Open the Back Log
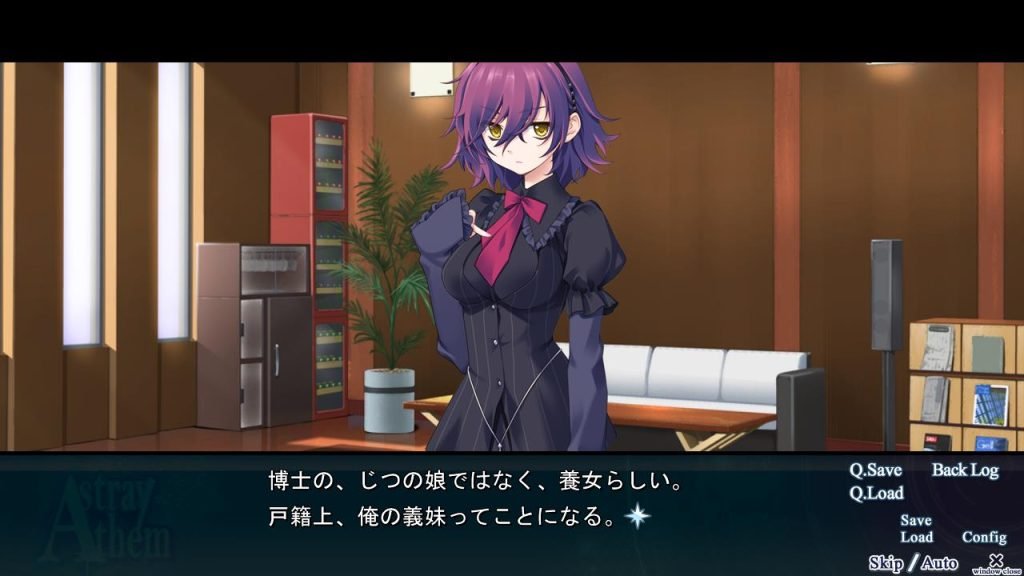Viewport: 1024px width, 576px height. 965,470
